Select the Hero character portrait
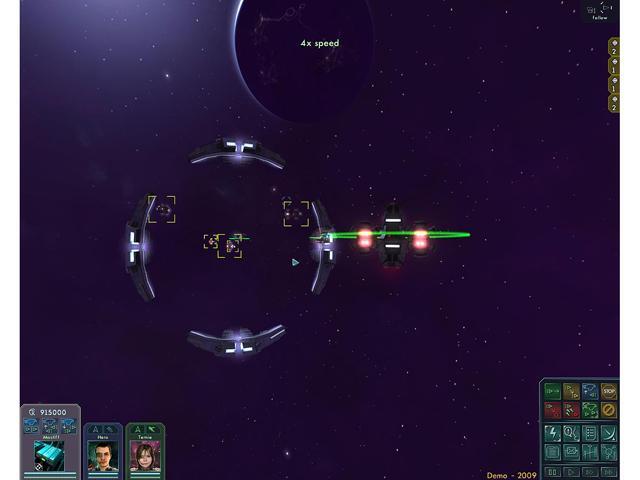640x480 pixels. [x=103, y=456]
